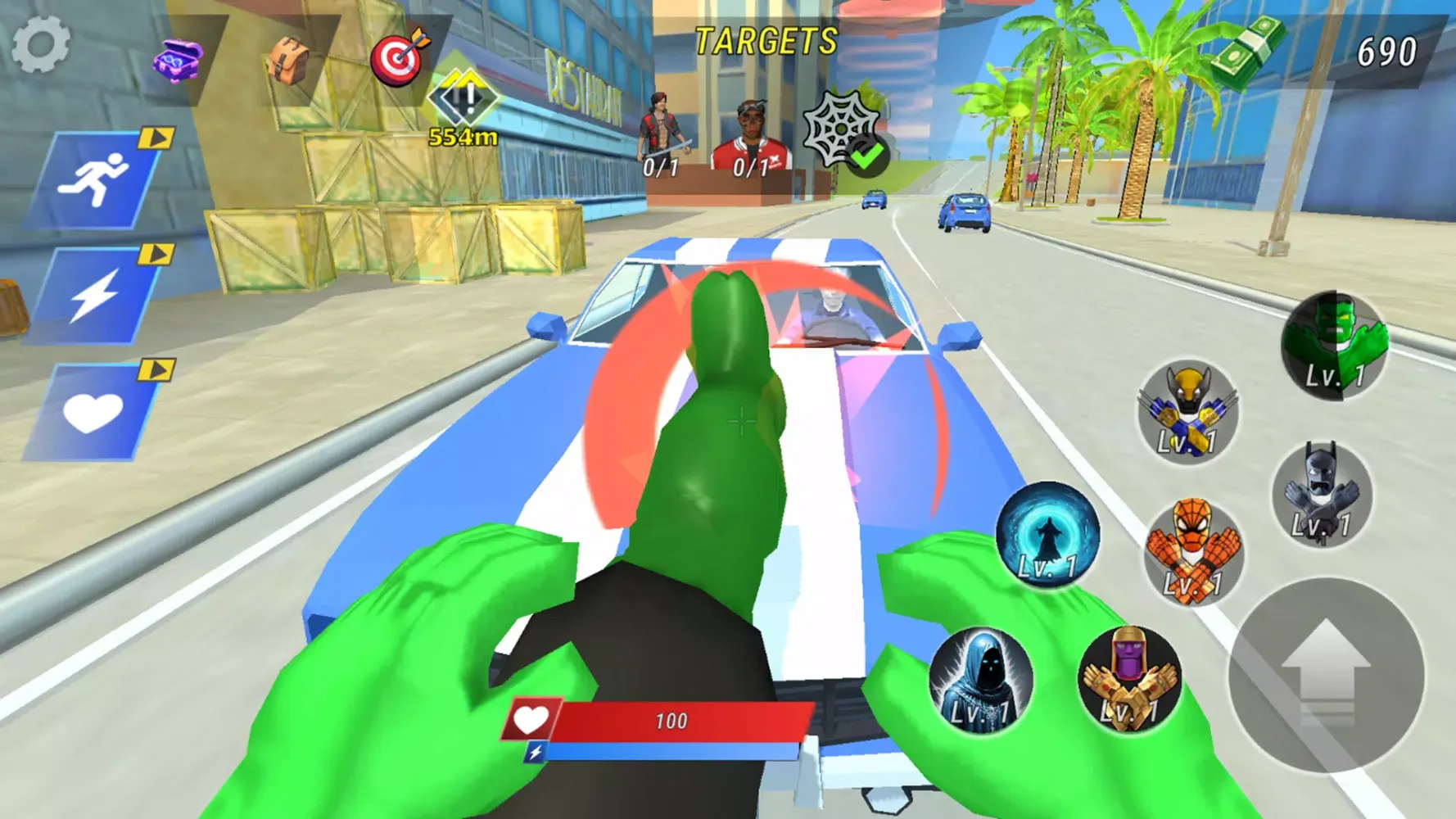Screen dimensions: 1456x819
Task: Tap the jump arrow button
Action: coord(1326,675)
